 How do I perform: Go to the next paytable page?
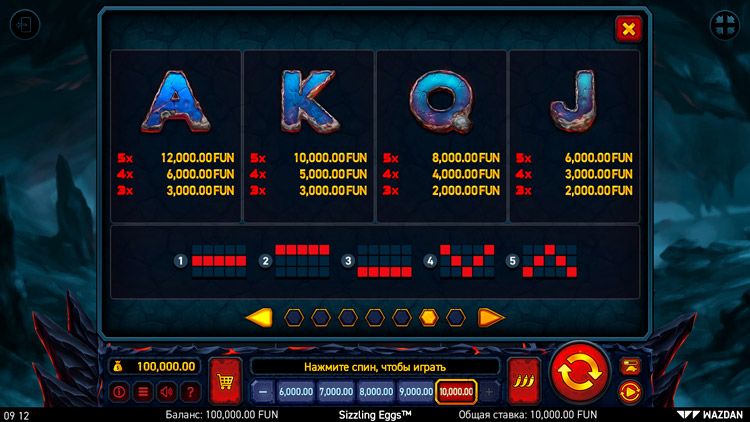(x=490, y=318)
